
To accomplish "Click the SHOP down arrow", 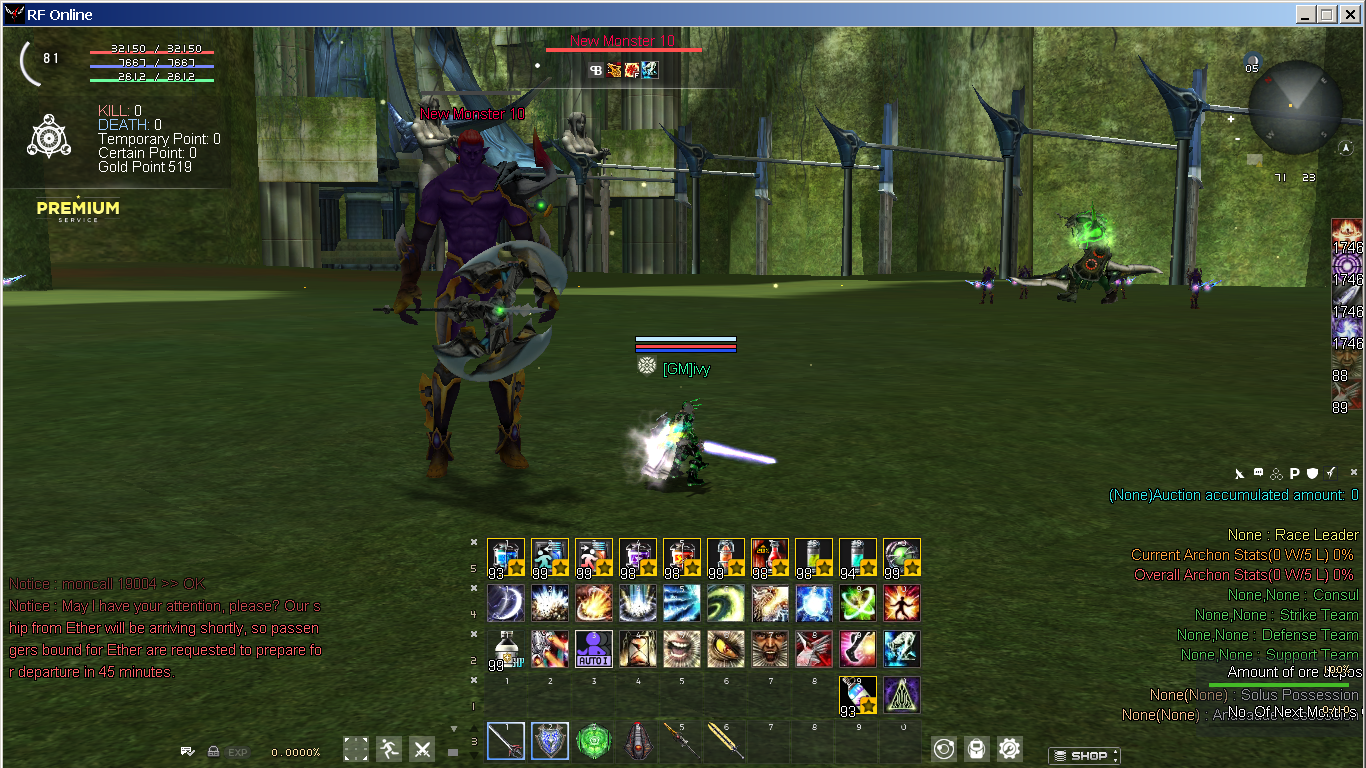I will click(1115, 760).
